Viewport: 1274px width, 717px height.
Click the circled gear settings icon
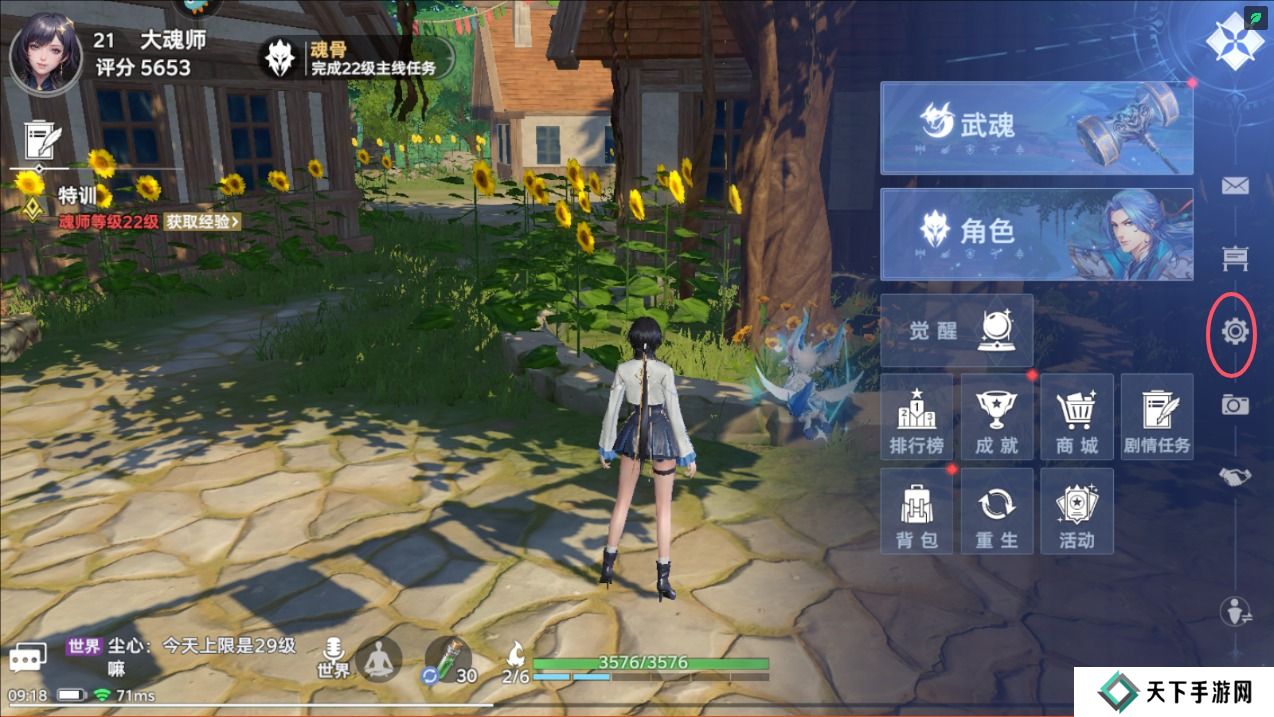tap(1235, 331)
